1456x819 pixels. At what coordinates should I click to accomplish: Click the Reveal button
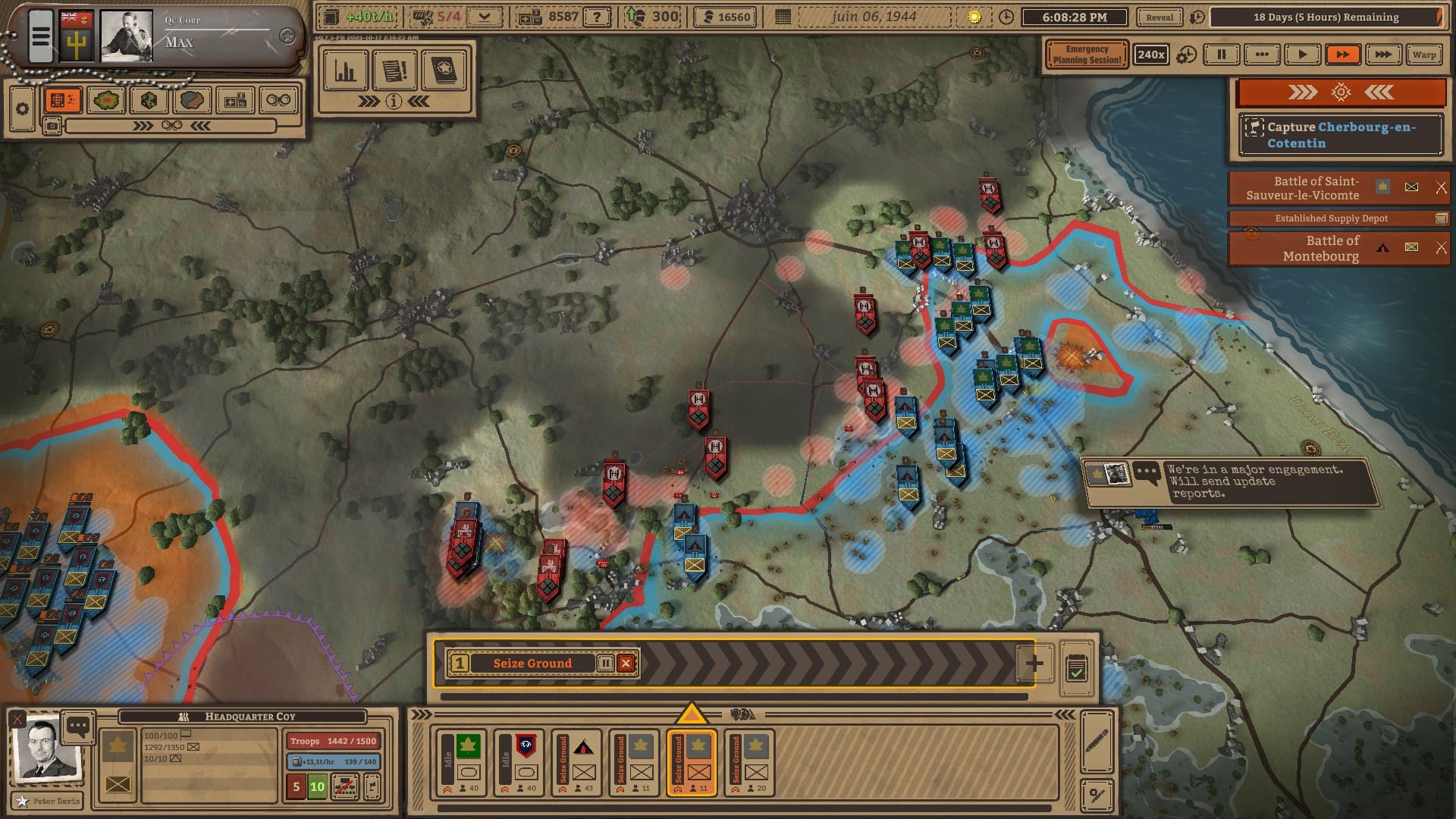(1159, 17)
